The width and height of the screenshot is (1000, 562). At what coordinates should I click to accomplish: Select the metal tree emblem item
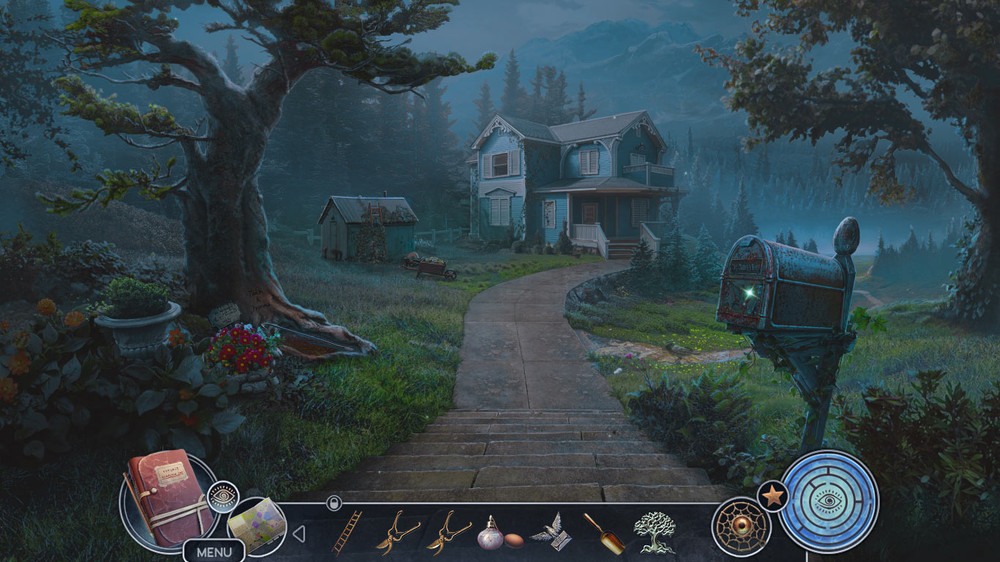click(655, 532)
